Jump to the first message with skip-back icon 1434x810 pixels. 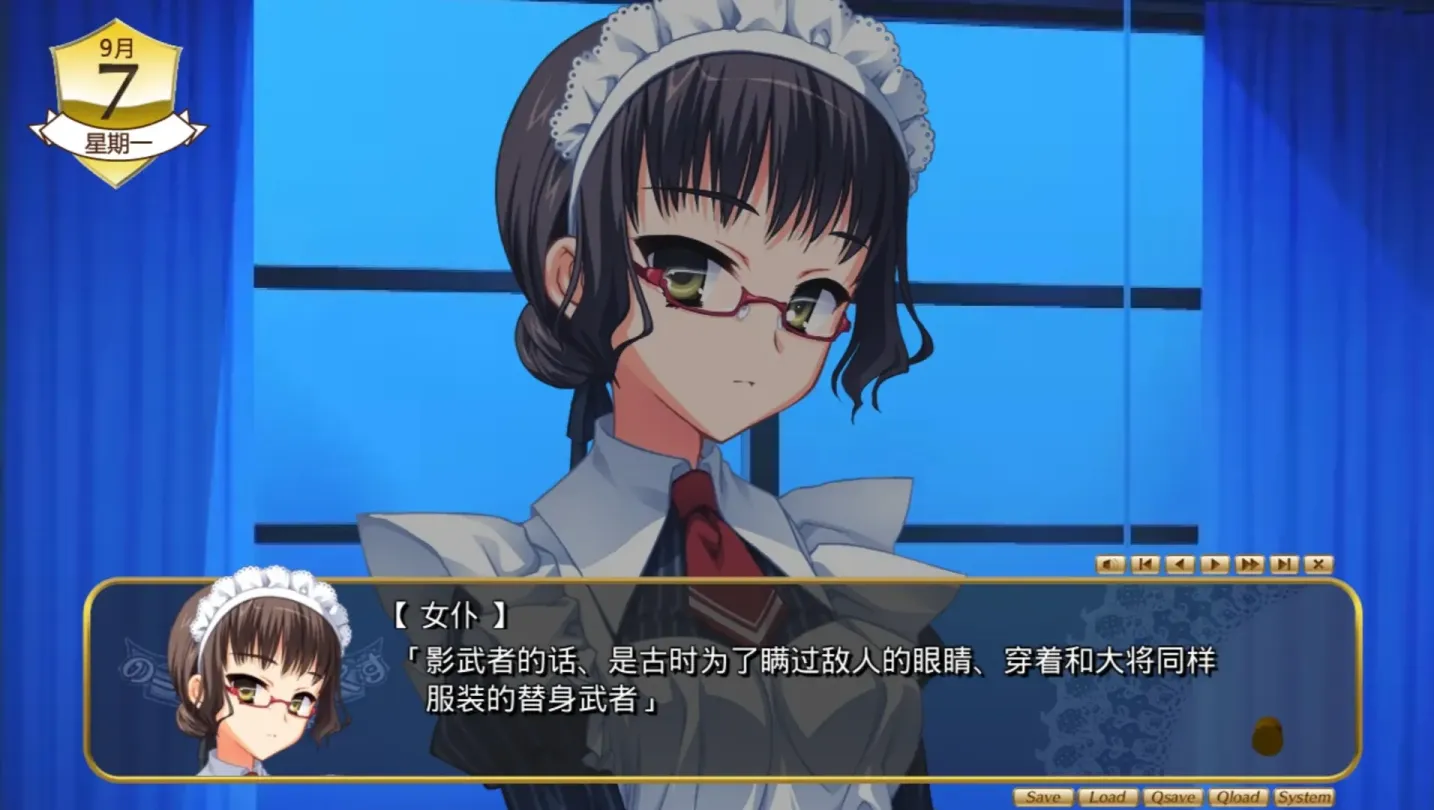click(1144, 563)
